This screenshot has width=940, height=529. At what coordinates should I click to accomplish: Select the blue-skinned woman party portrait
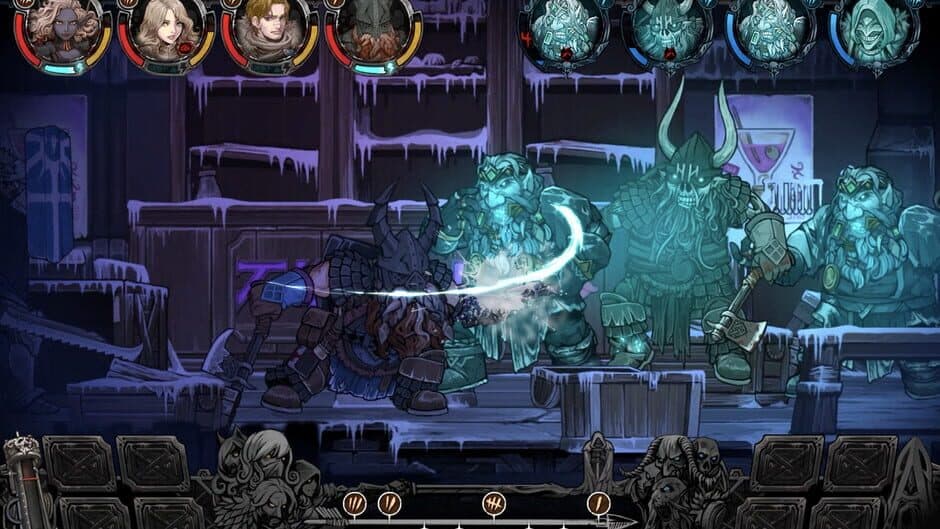[x=65, y=28]
